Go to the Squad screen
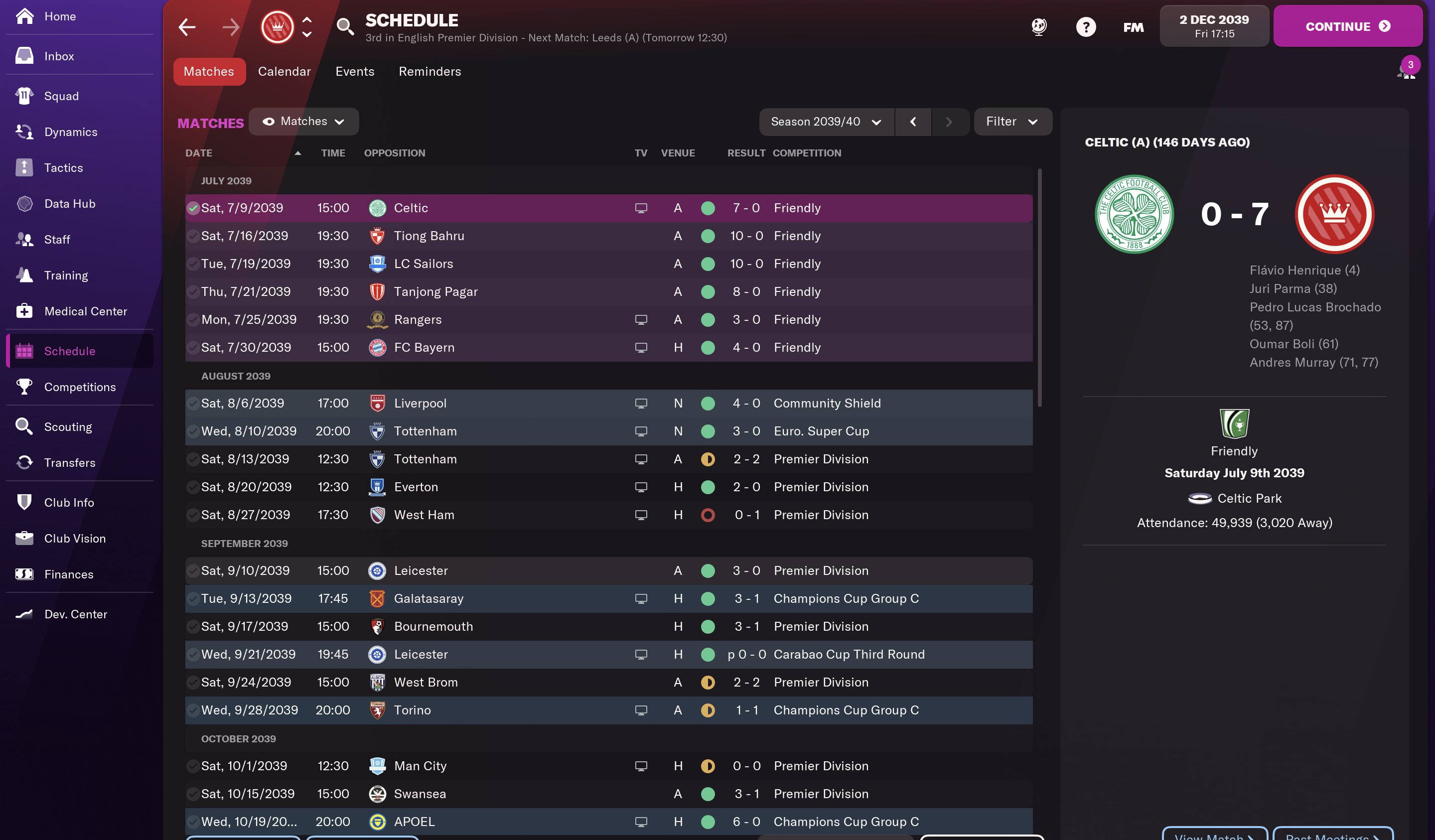This screenshot has height=840, width=1435. 61,96
